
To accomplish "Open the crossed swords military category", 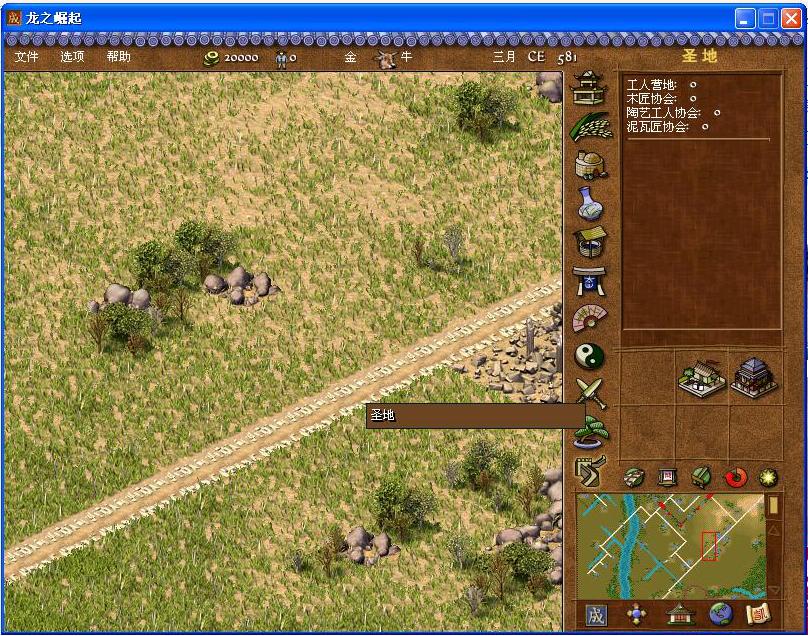I will click(590, 392).
